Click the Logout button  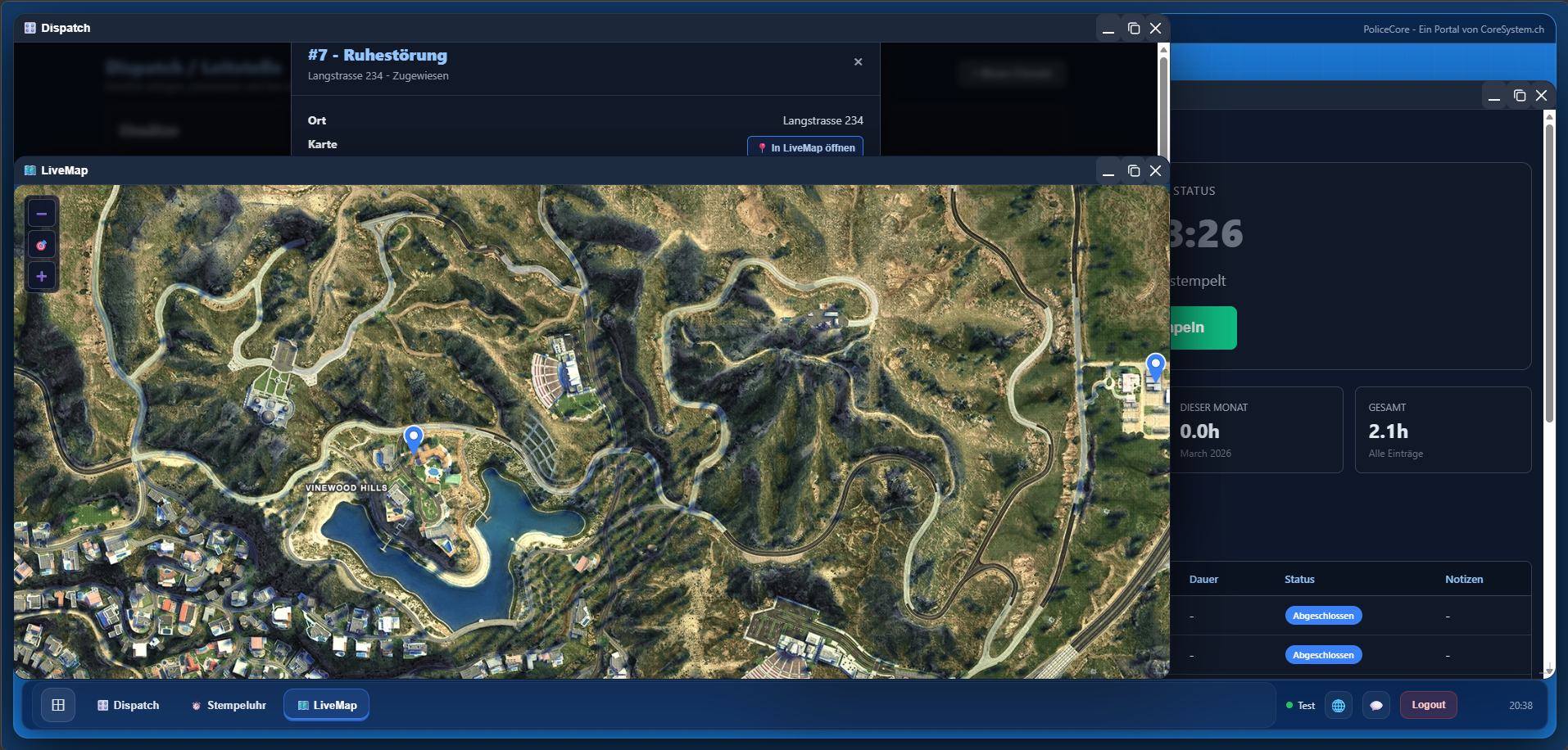pos(1428,704)
